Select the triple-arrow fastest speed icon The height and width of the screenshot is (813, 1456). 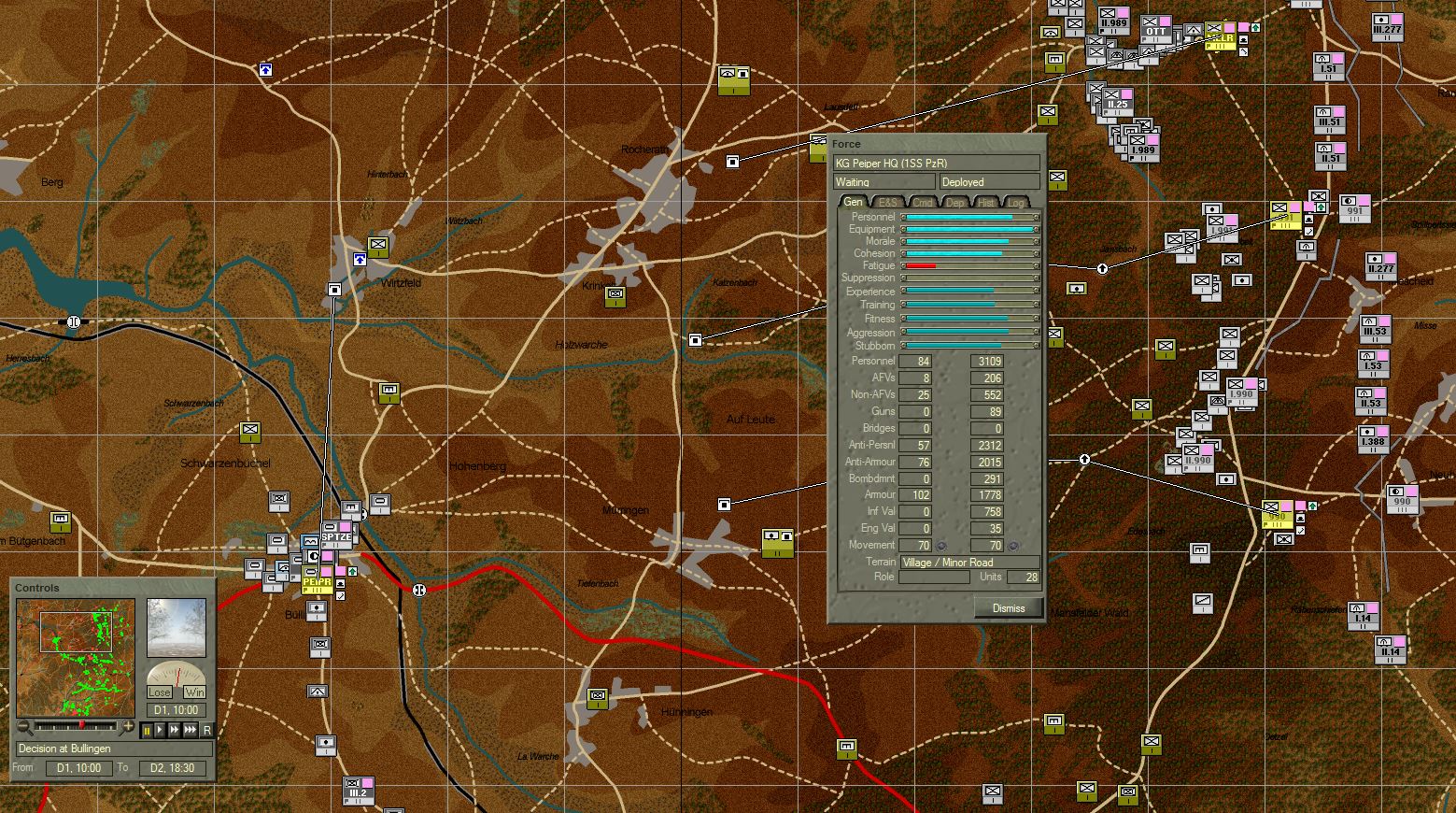[191, 731]
